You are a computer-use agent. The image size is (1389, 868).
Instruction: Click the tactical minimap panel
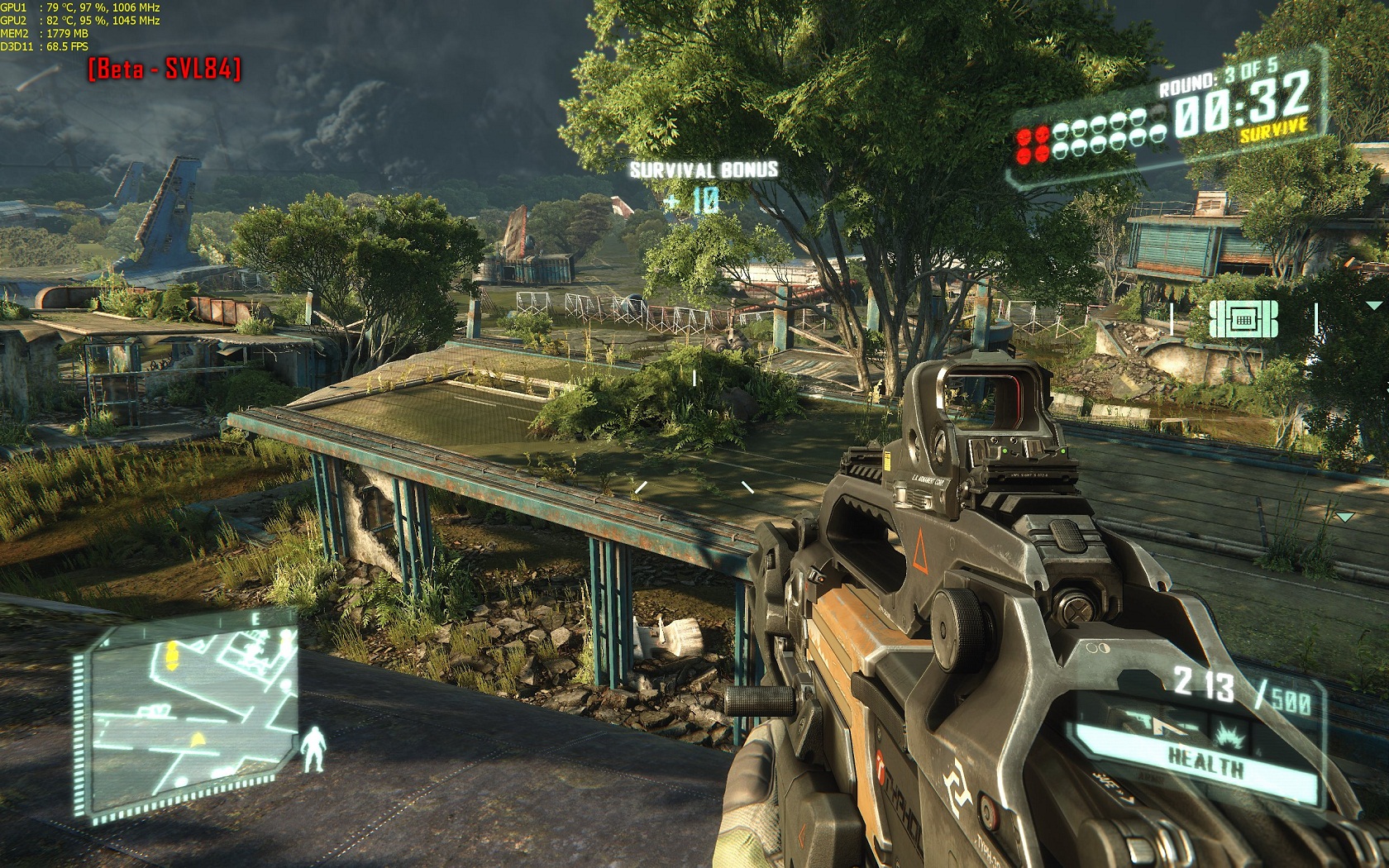coord(189,713)
